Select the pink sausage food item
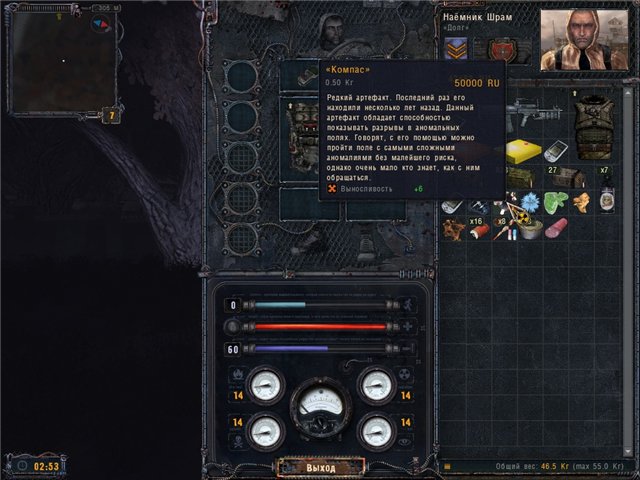Viewport: 640px width, 480px height. (554, 226)
